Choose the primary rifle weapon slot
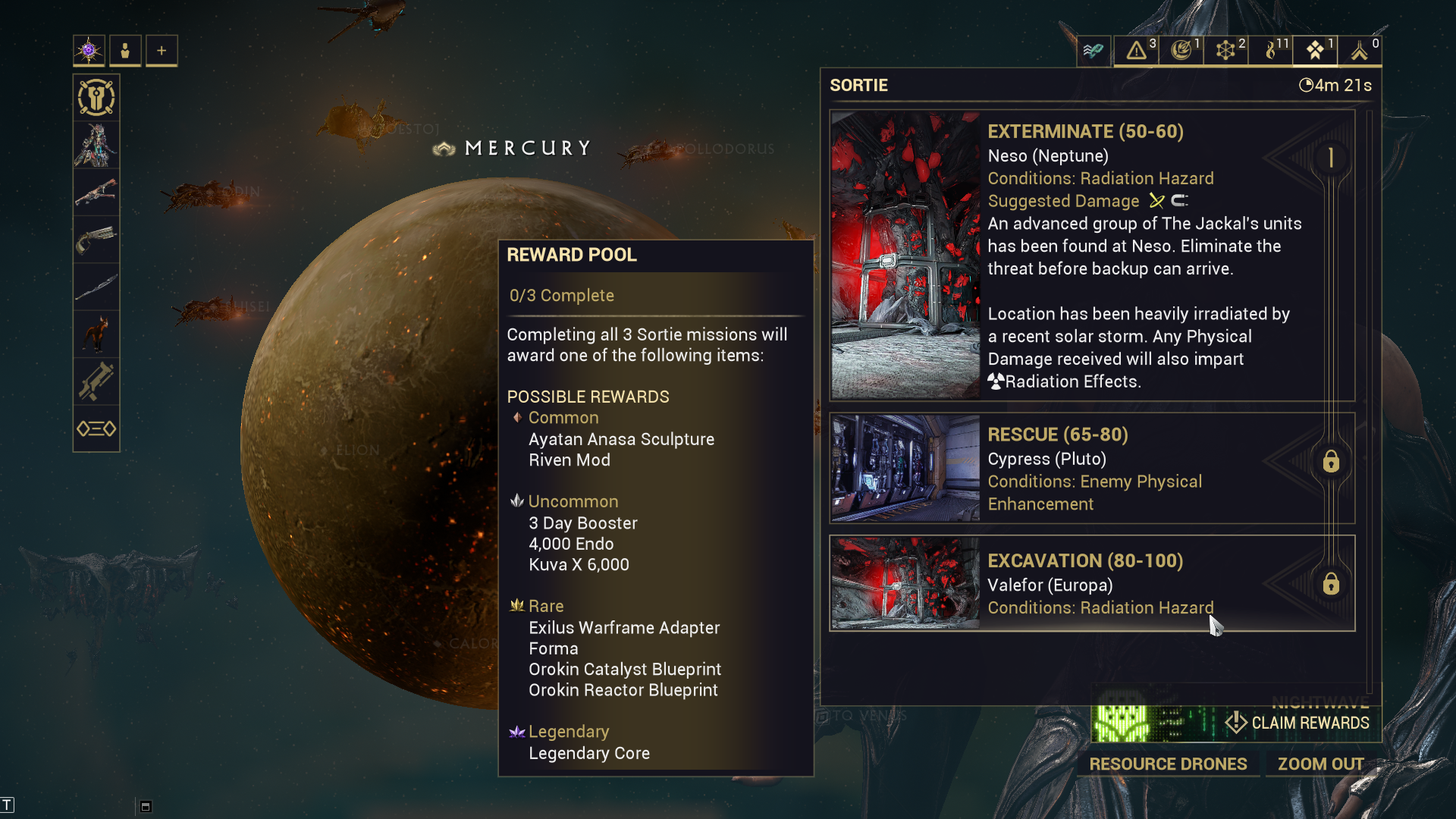The width and height of the screenshot is (1456, 819). (96, 193)
